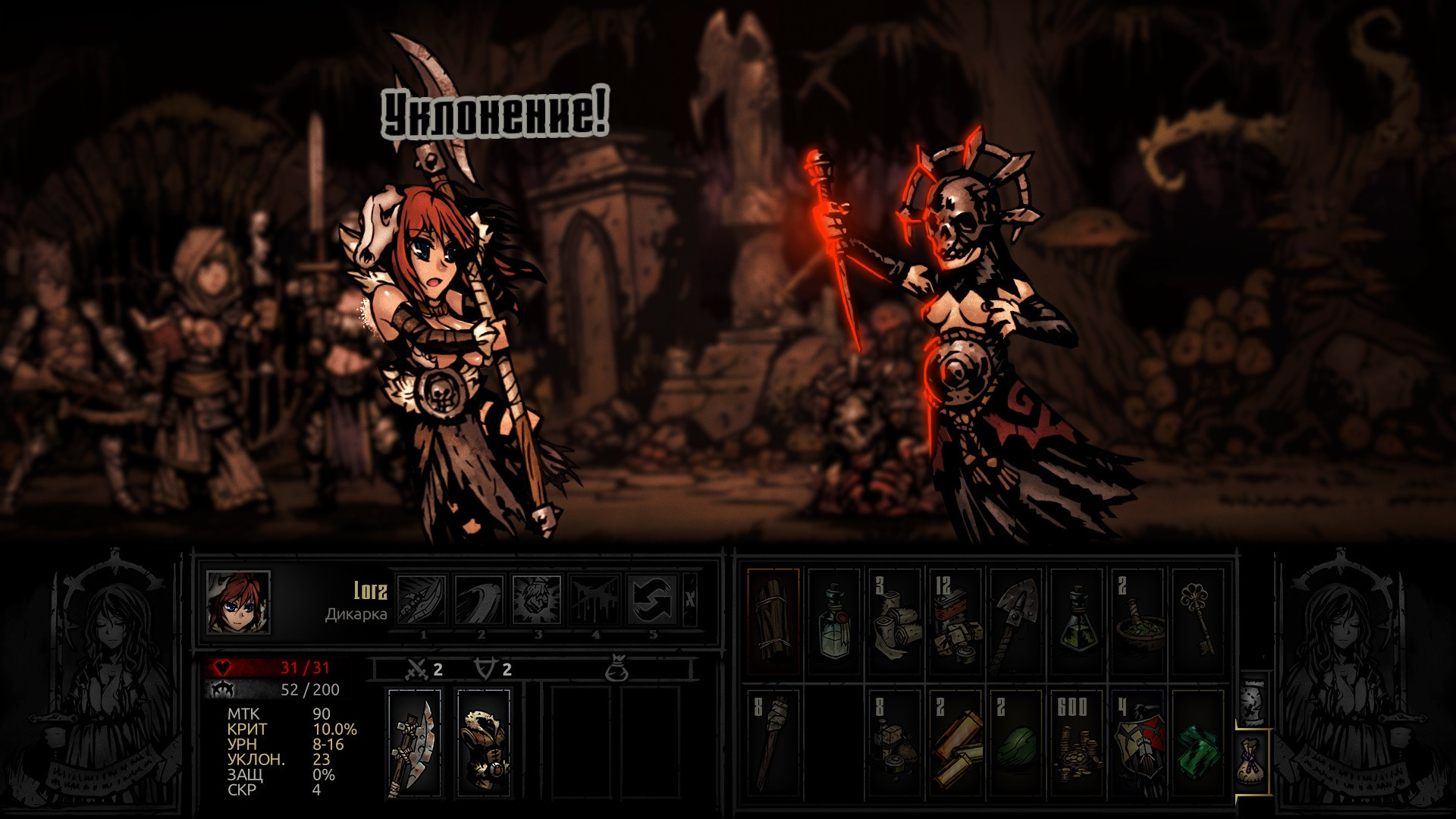Use the dripping blood skill in slot 4
The width and height of the screenshot is (1456, 819).
click(x=595, y=599)
